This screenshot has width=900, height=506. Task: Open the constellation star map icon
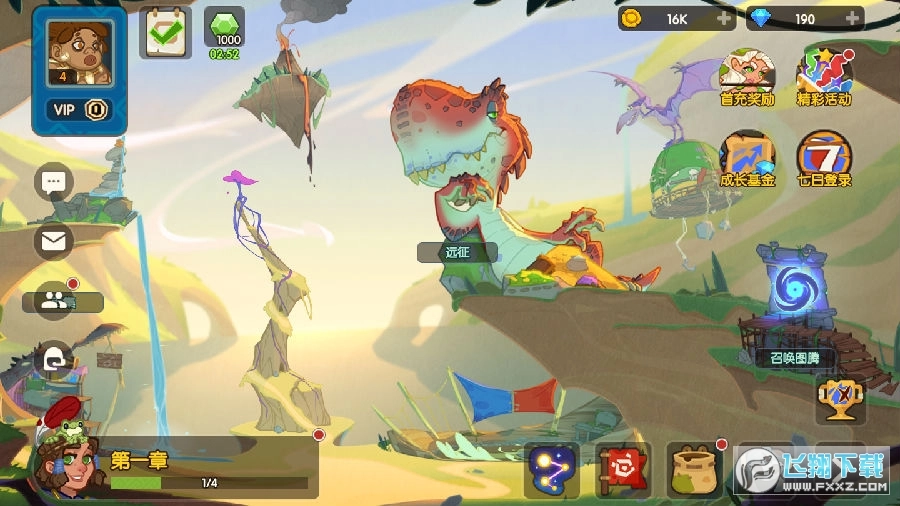[552, 471]
